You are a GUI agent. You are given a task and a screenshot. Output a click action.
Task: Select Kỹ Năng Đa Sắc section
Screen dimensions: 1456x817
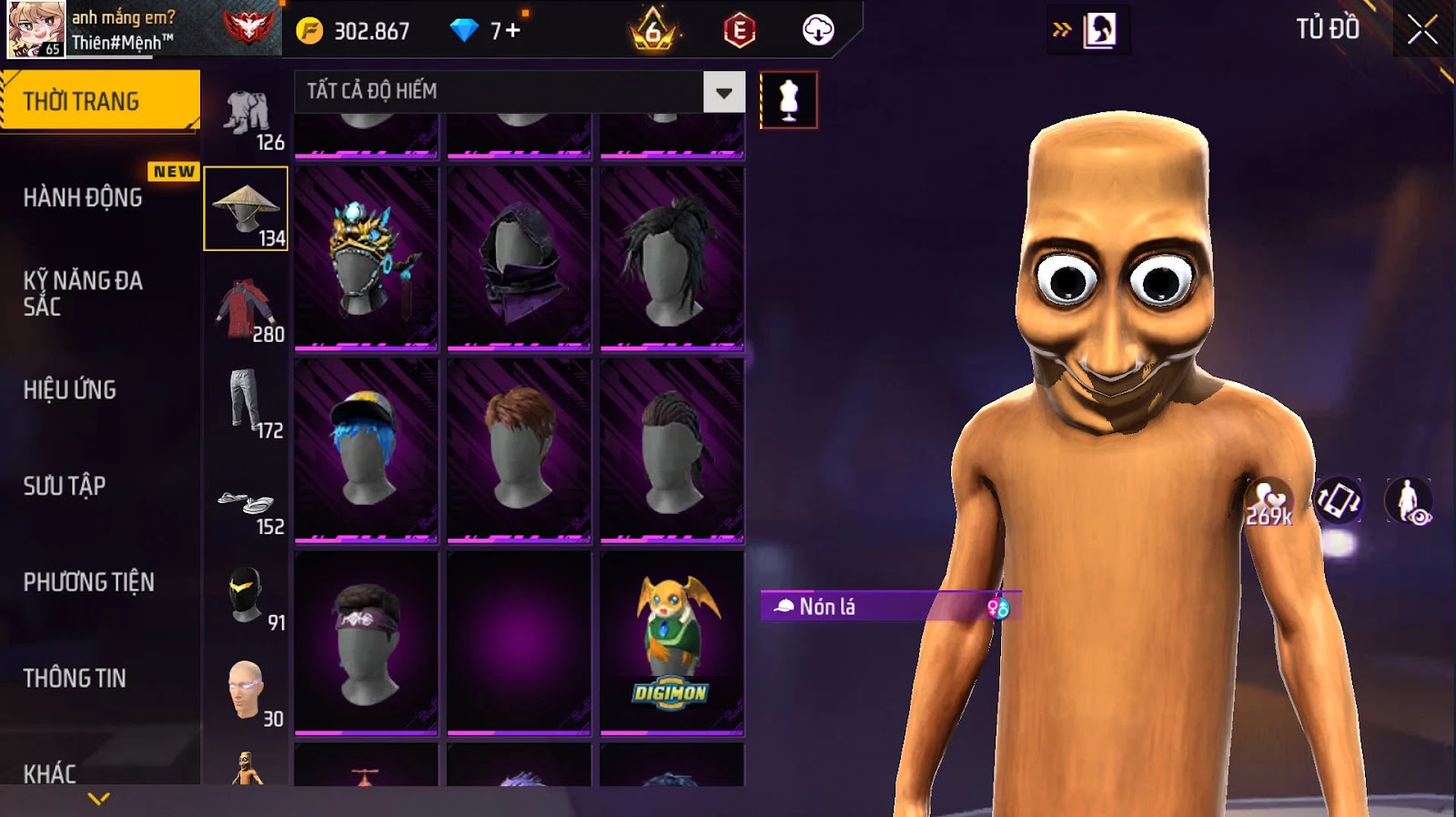tap(83, 293)
